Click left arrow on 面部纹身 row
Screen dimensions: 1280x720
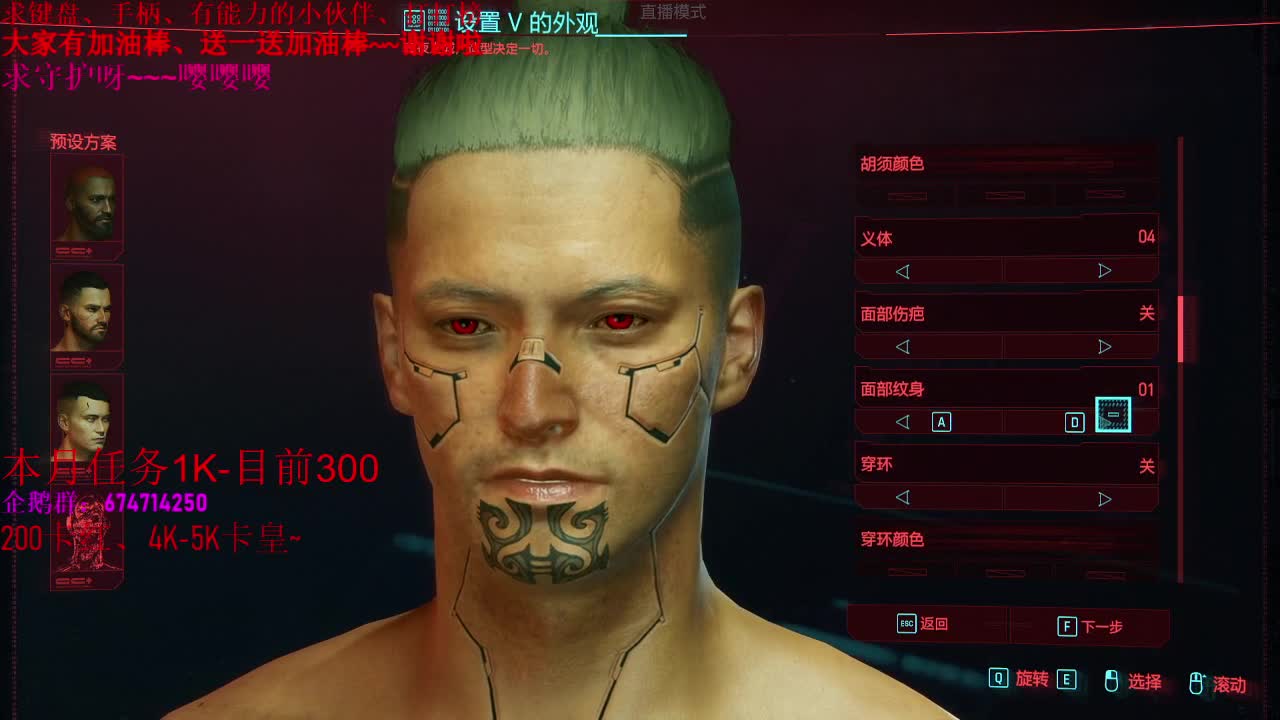[x=903, y=422]
